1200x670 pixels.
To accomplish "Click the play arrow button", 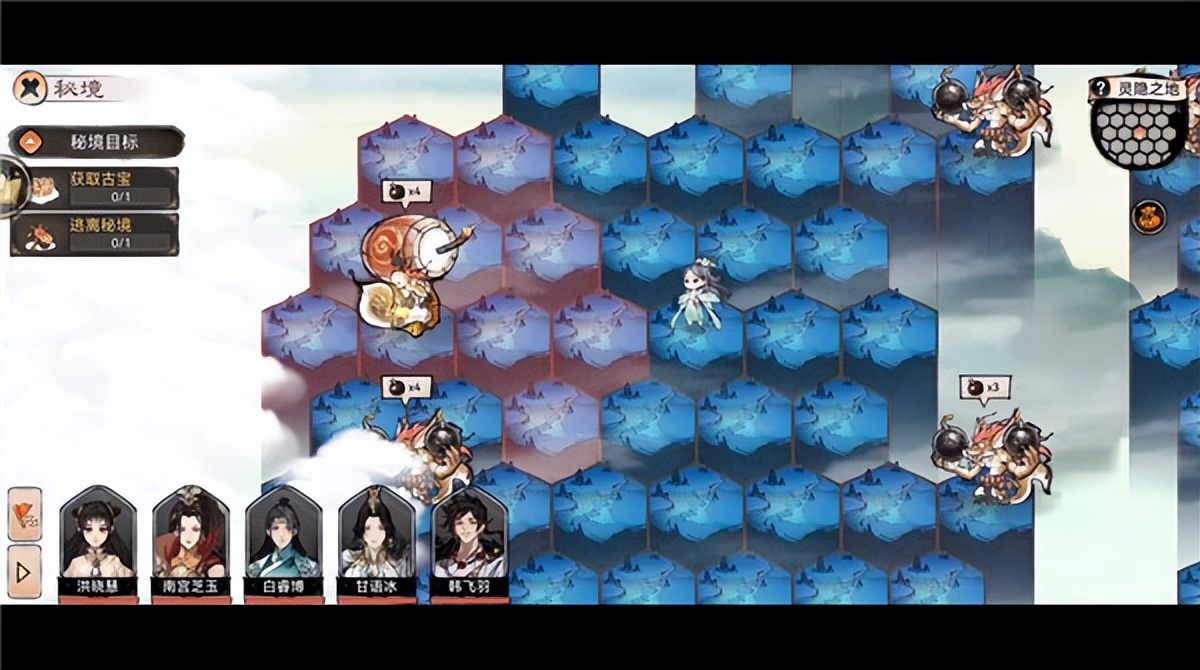I will tap(24, 571).
